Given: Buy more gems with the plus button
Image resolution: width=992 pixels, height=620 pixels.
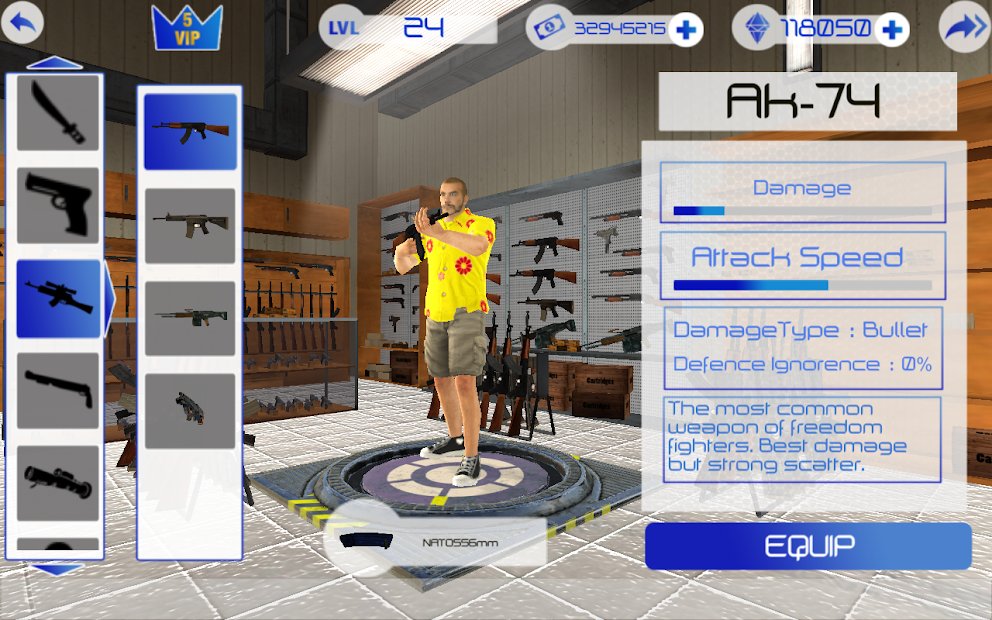Looking at the screenshot, I should (890, 29).
